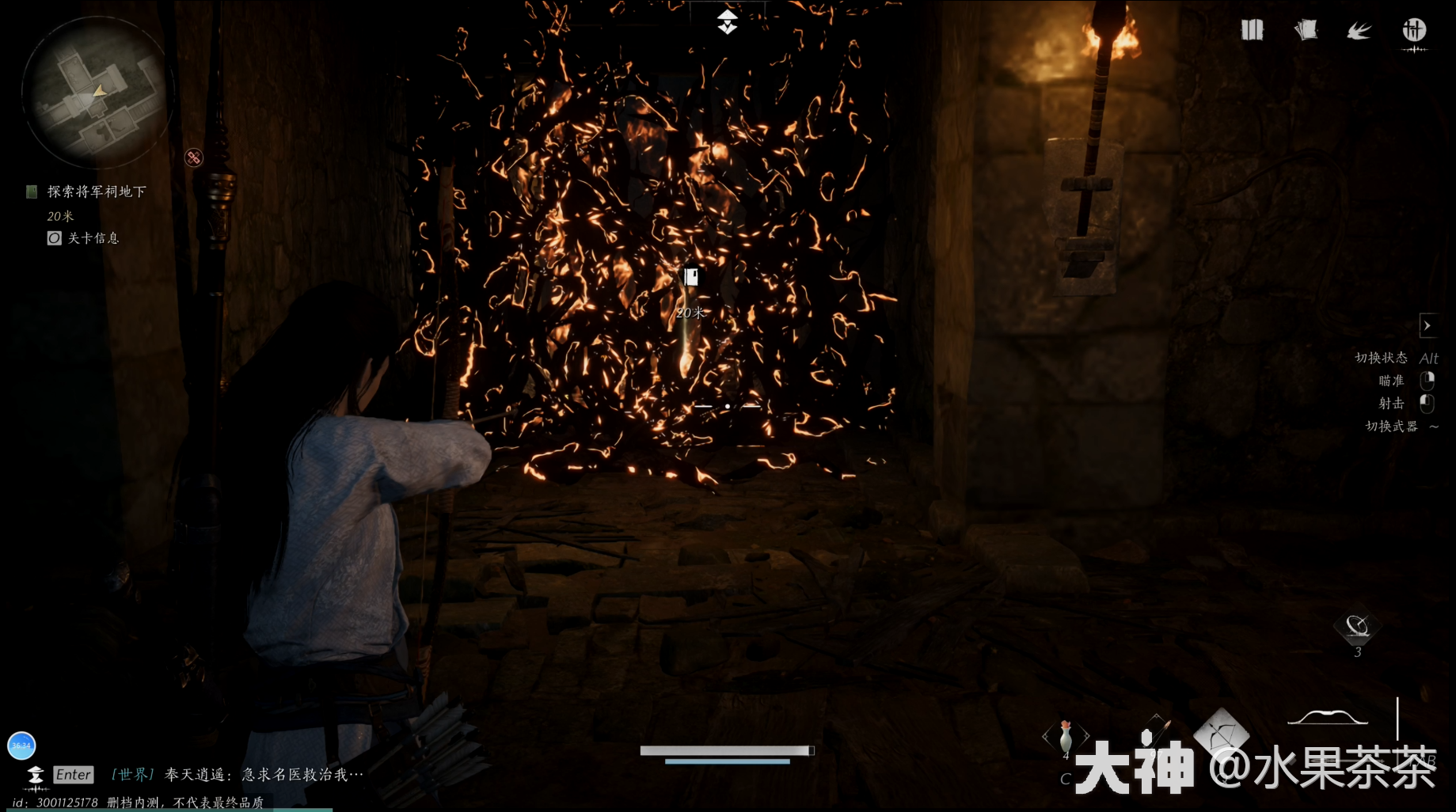Click the red crossed-weapons icon beside the minimap
The width and height of the screenshot is (1456, 812).
coord(193,157)
